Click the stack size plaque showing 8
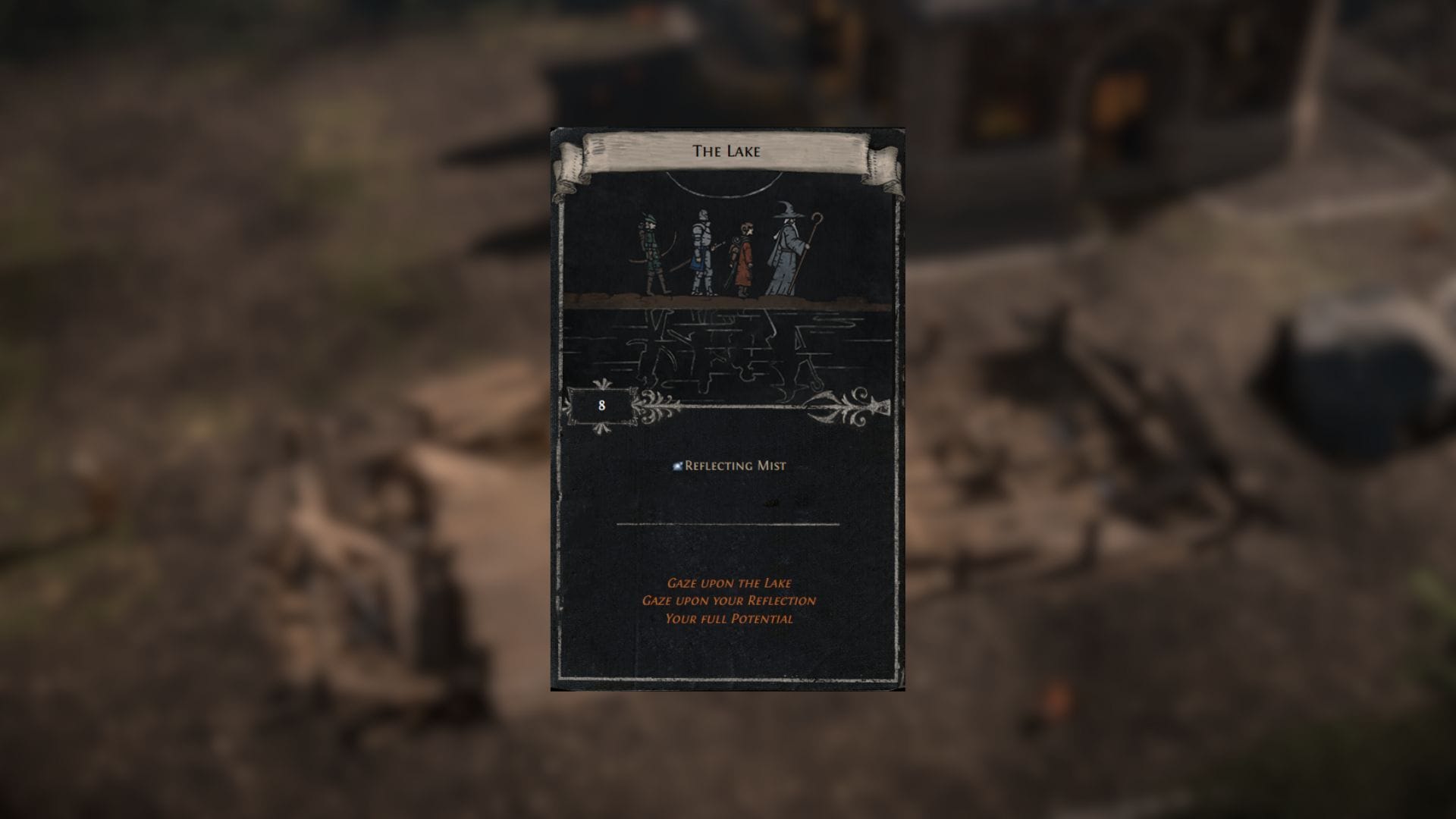The image size is (1456, 819). pyautogui.click(x=600, y=404)
